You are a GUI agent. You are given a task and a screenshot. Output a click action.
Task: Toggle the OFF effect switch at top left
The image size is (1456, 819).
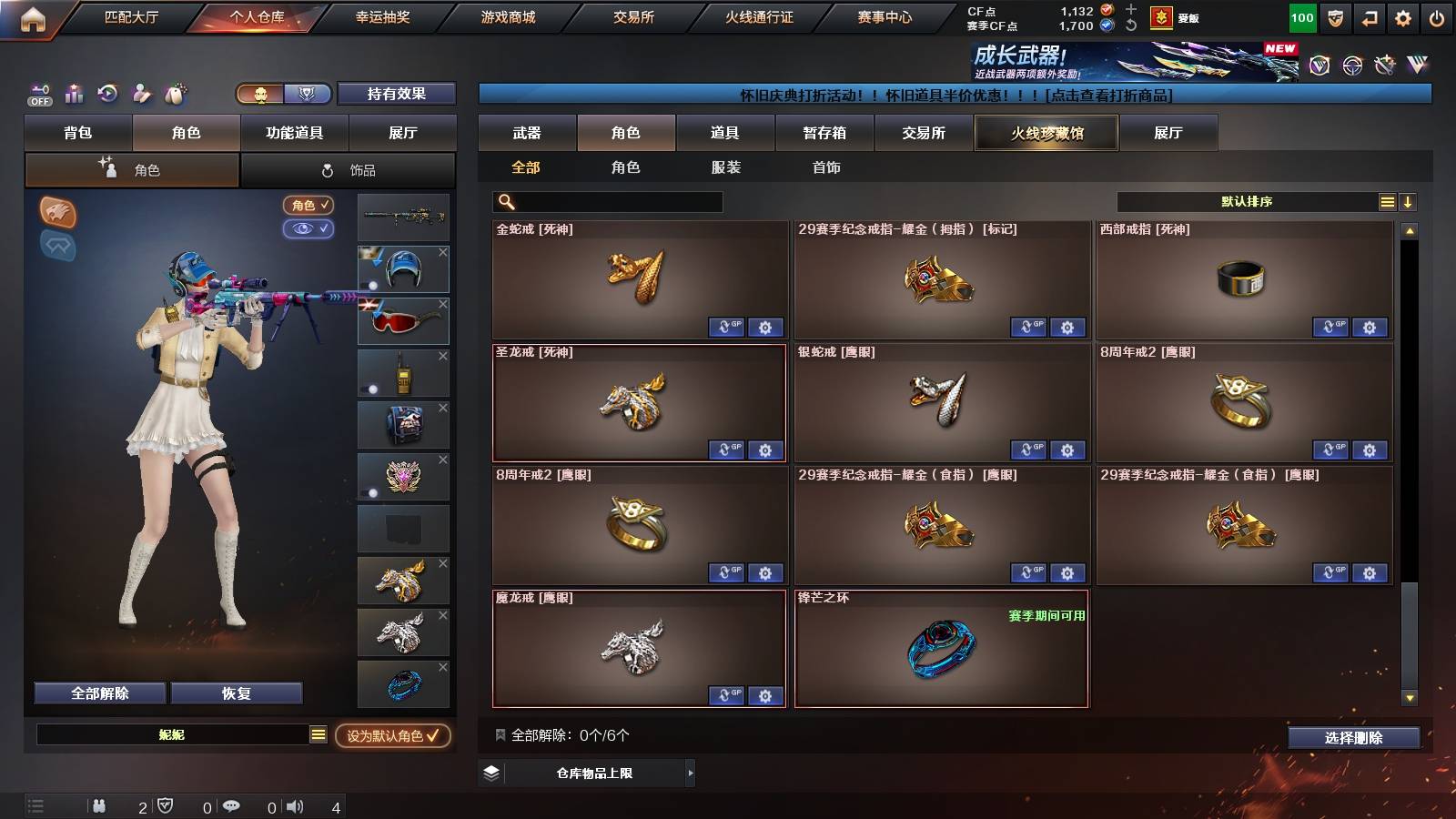pos(38,95)
